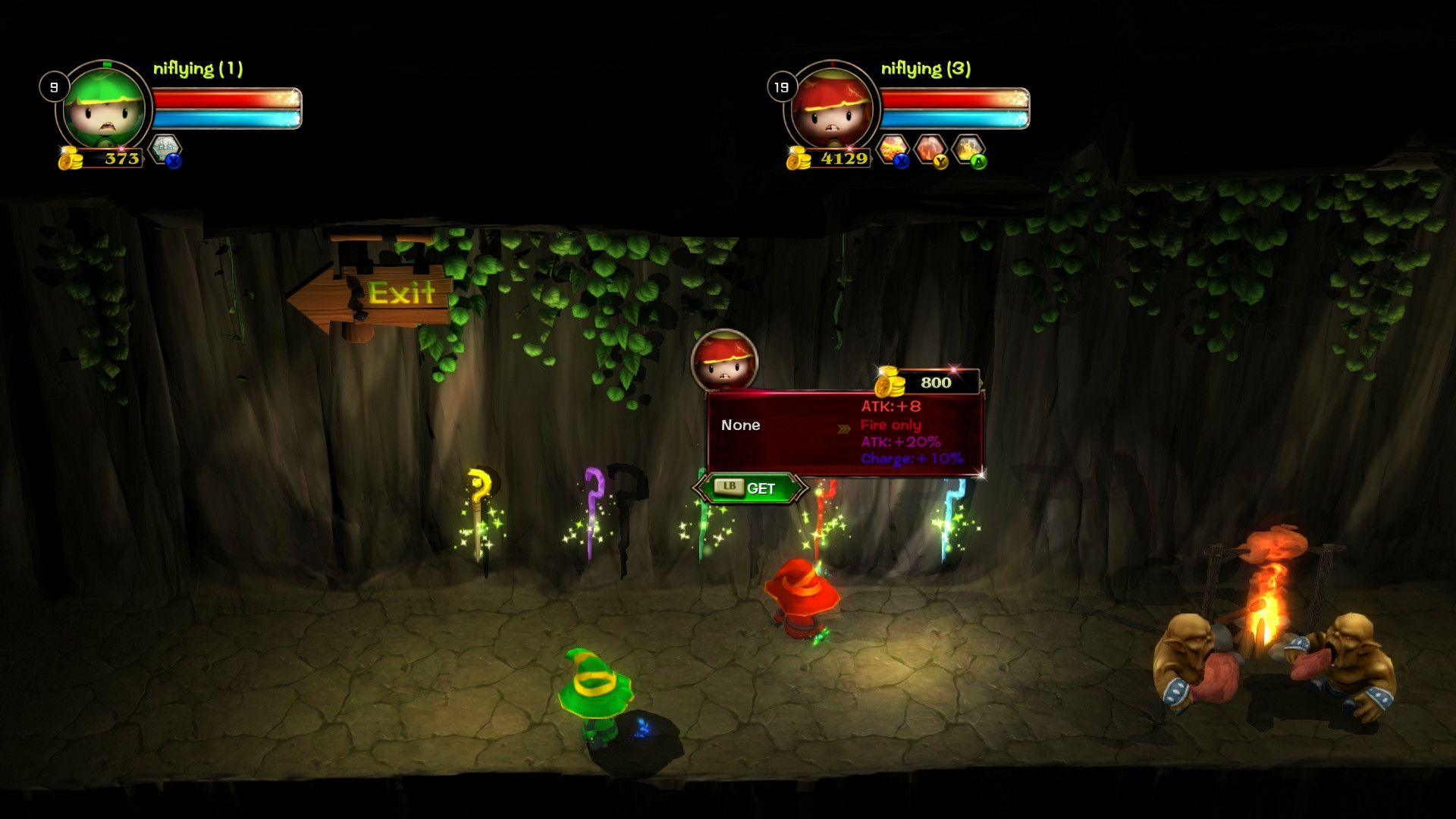Click the red health bar of niflying (3)
This screenshot has height=819, width=1456.
952,96
